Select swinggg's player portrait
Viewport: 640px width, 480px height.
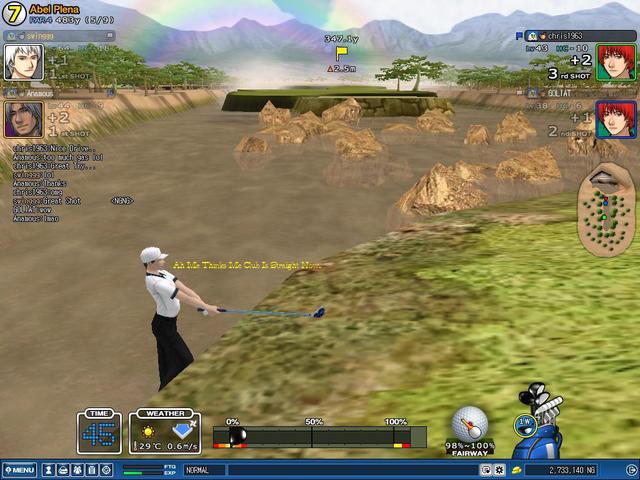(21, 62)
